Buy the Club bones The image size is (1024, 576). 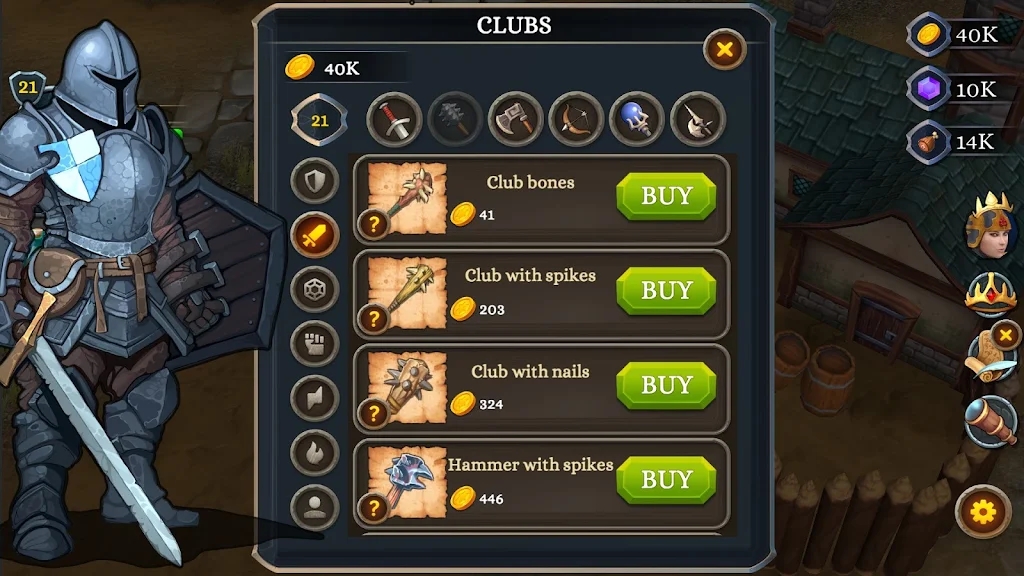666,196
